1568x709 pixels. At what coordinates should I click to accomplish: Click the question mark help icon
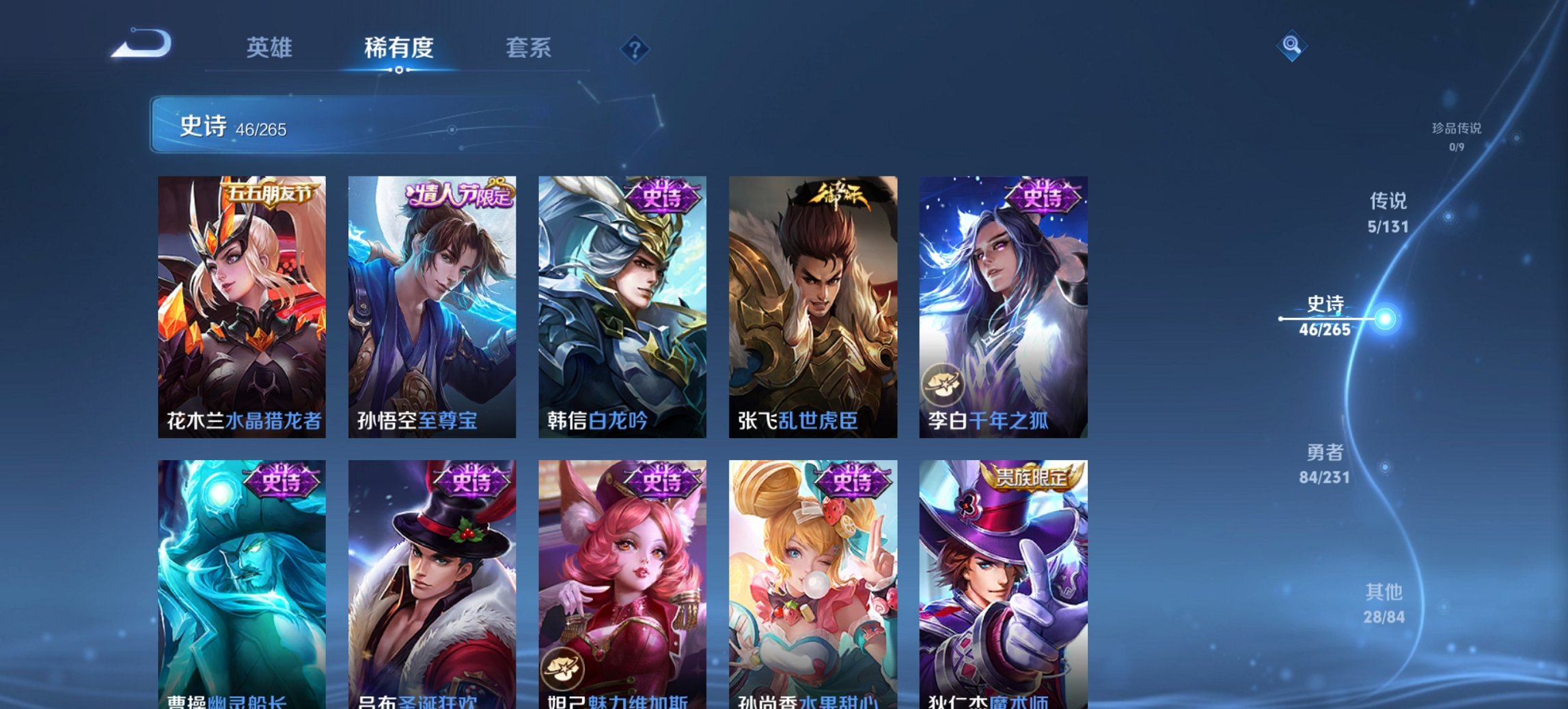[635, 49]
